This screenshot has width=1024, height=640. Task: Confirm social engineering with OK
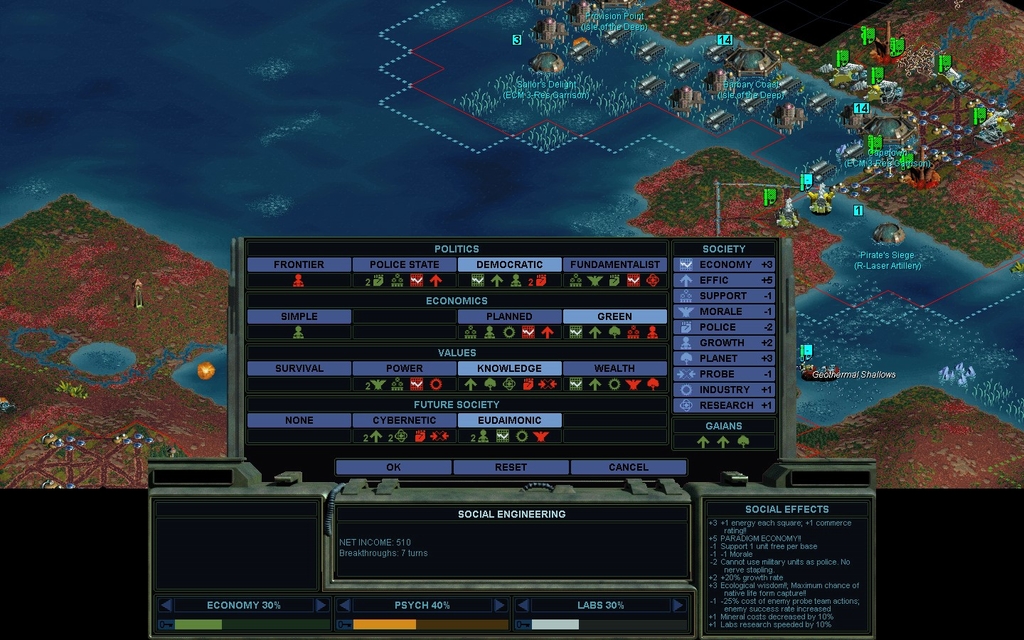pos(393,467)
